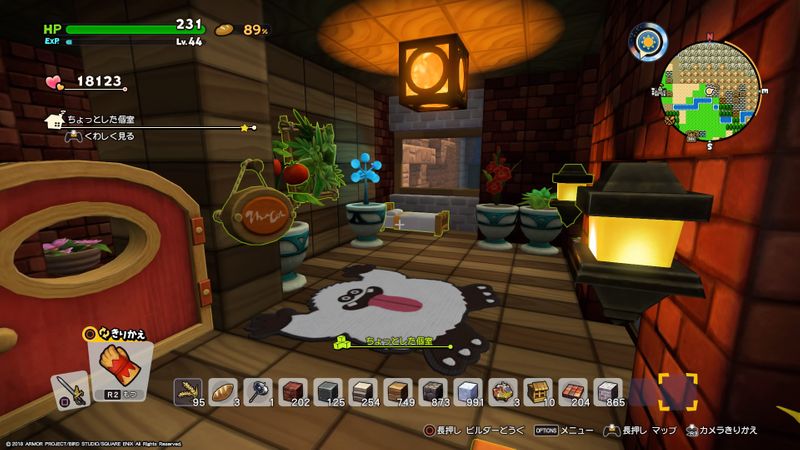Select the dark red block stack of 202
The height and width of the screenshot is (450, 800).
pyautogui.click(x=293, y=390)
